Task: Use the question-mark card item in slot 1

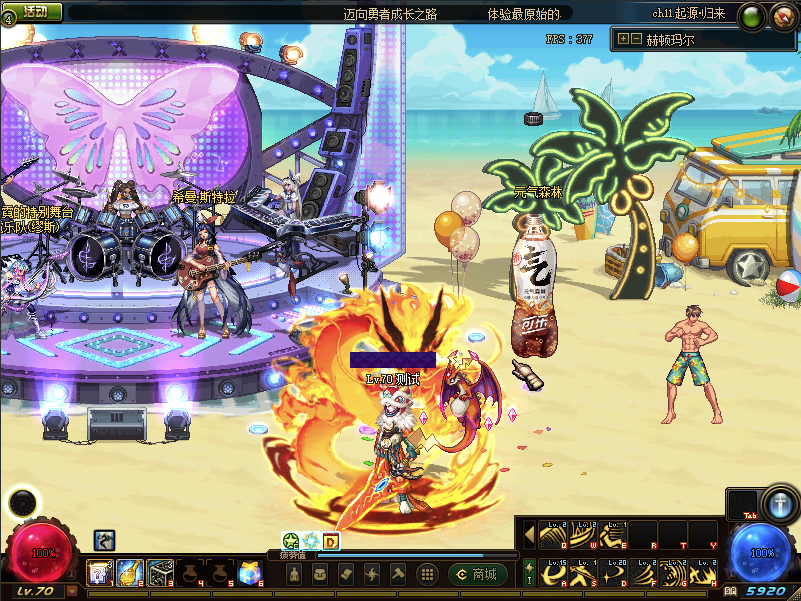Action: tap(99, 572)
